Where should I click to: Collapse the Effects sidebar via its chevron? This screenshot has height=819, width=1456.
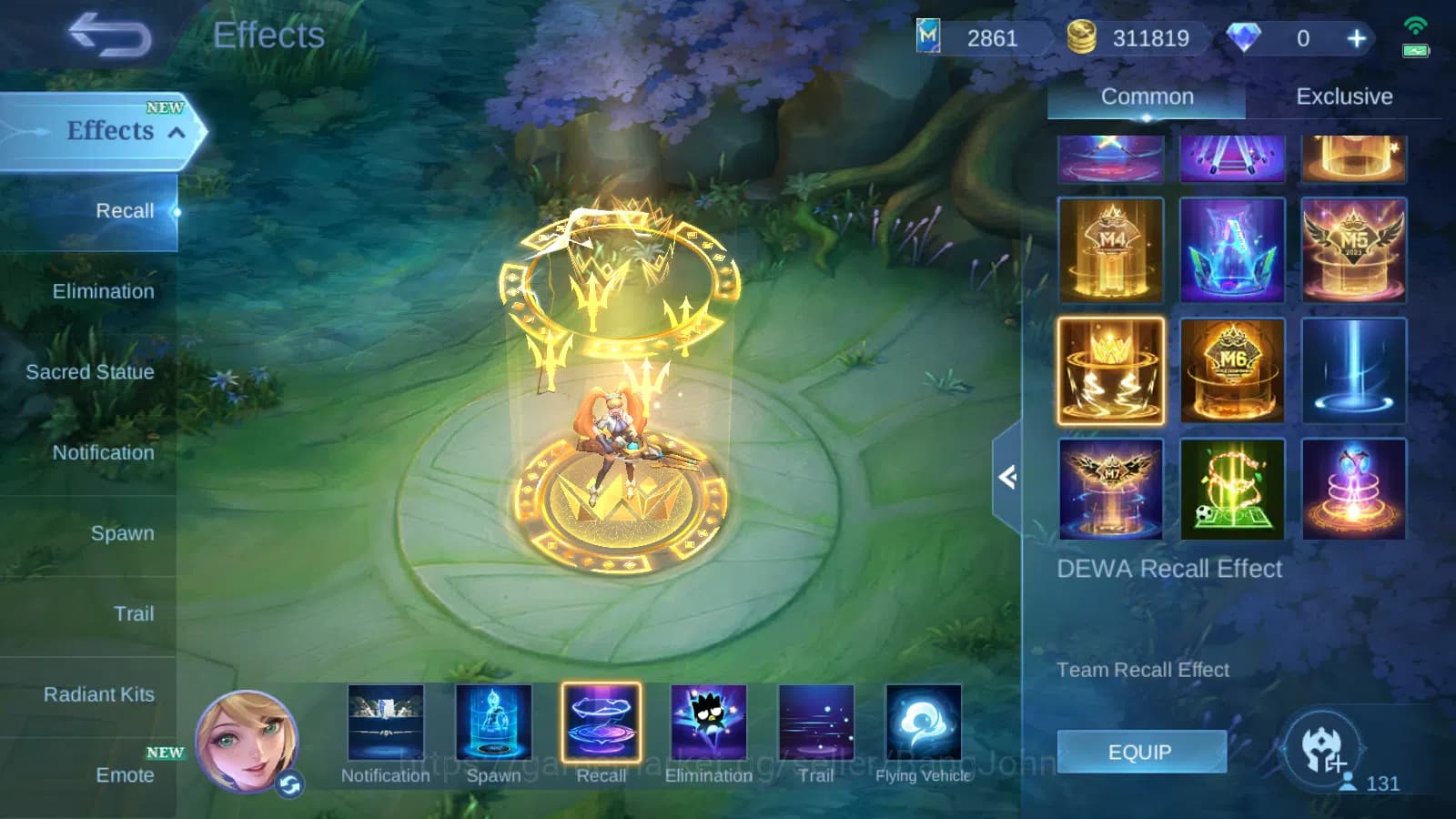click(175, 131)
